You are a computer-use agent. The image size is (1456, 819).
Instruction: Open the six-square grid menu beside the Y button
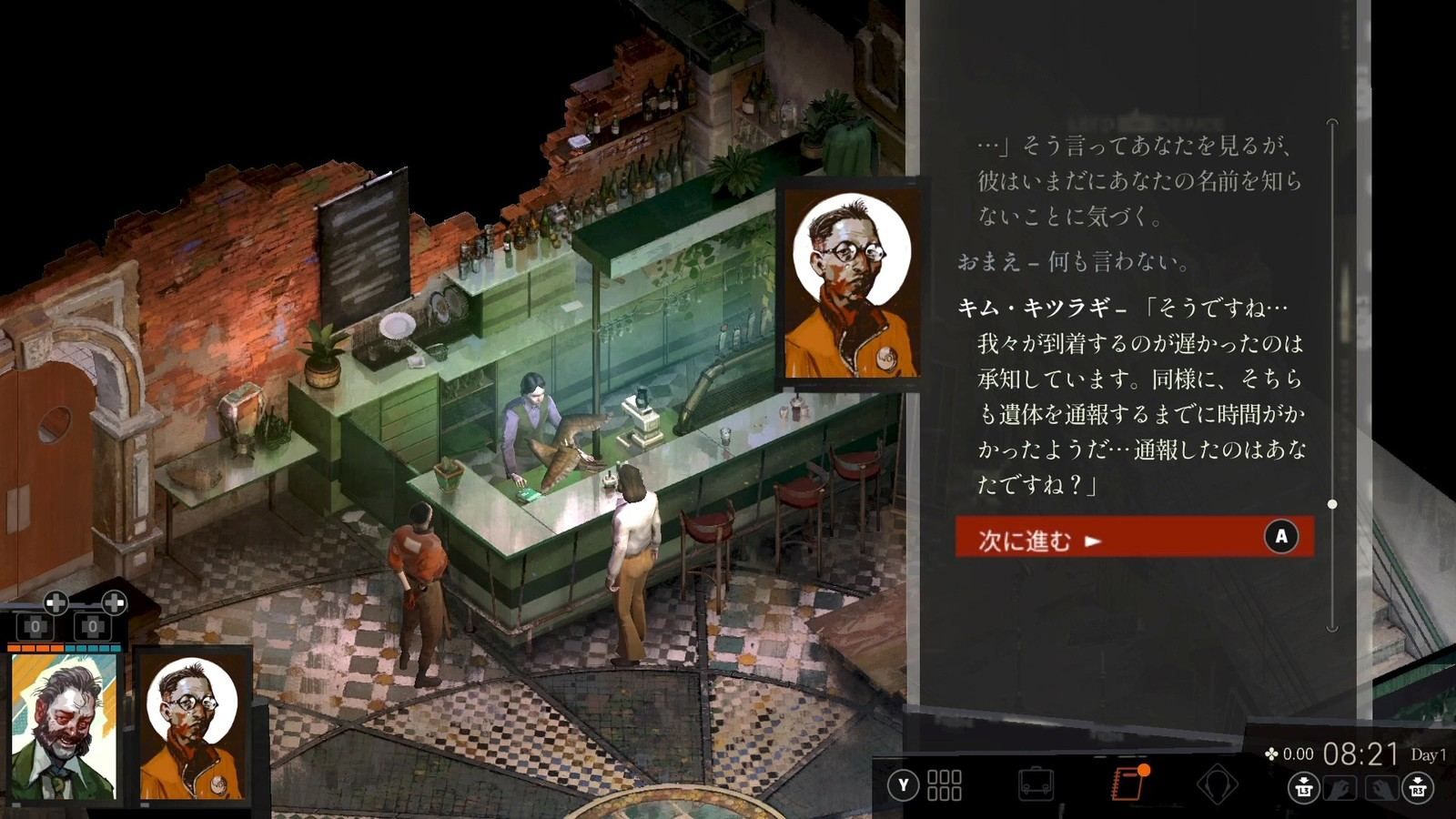944,784
